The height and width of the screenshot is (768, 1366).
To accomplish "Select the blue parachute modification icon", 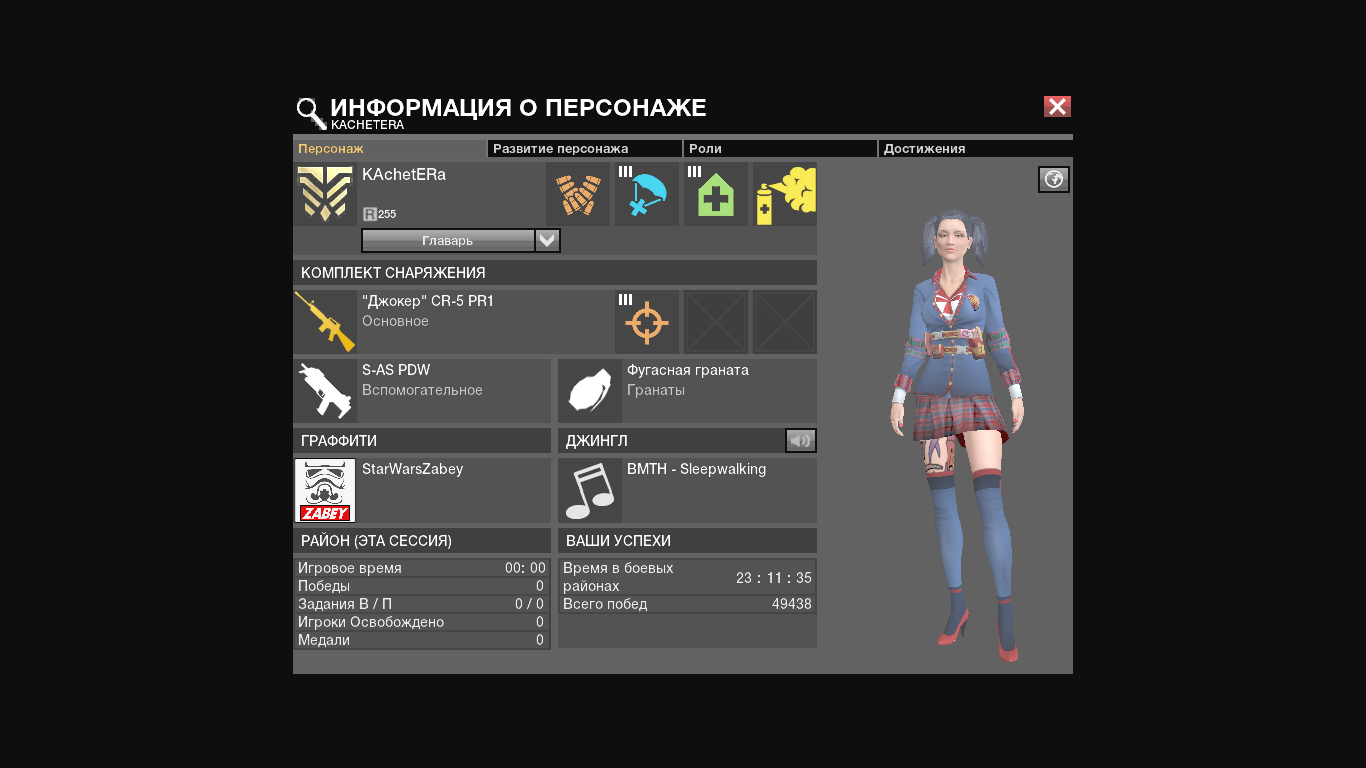I will click(647, 194).
